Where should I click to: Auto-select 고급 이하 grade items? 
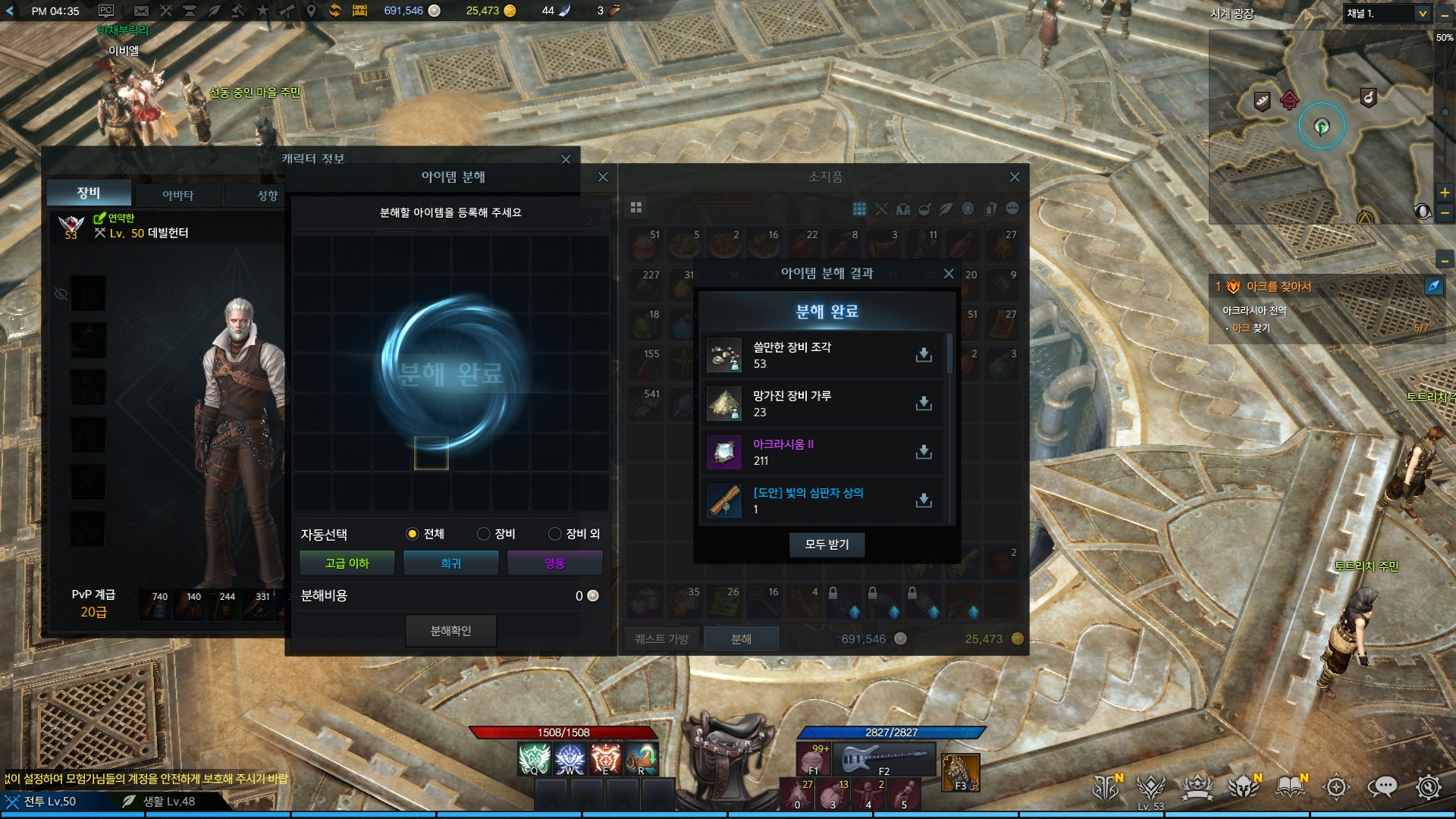(x=347, y=563)
